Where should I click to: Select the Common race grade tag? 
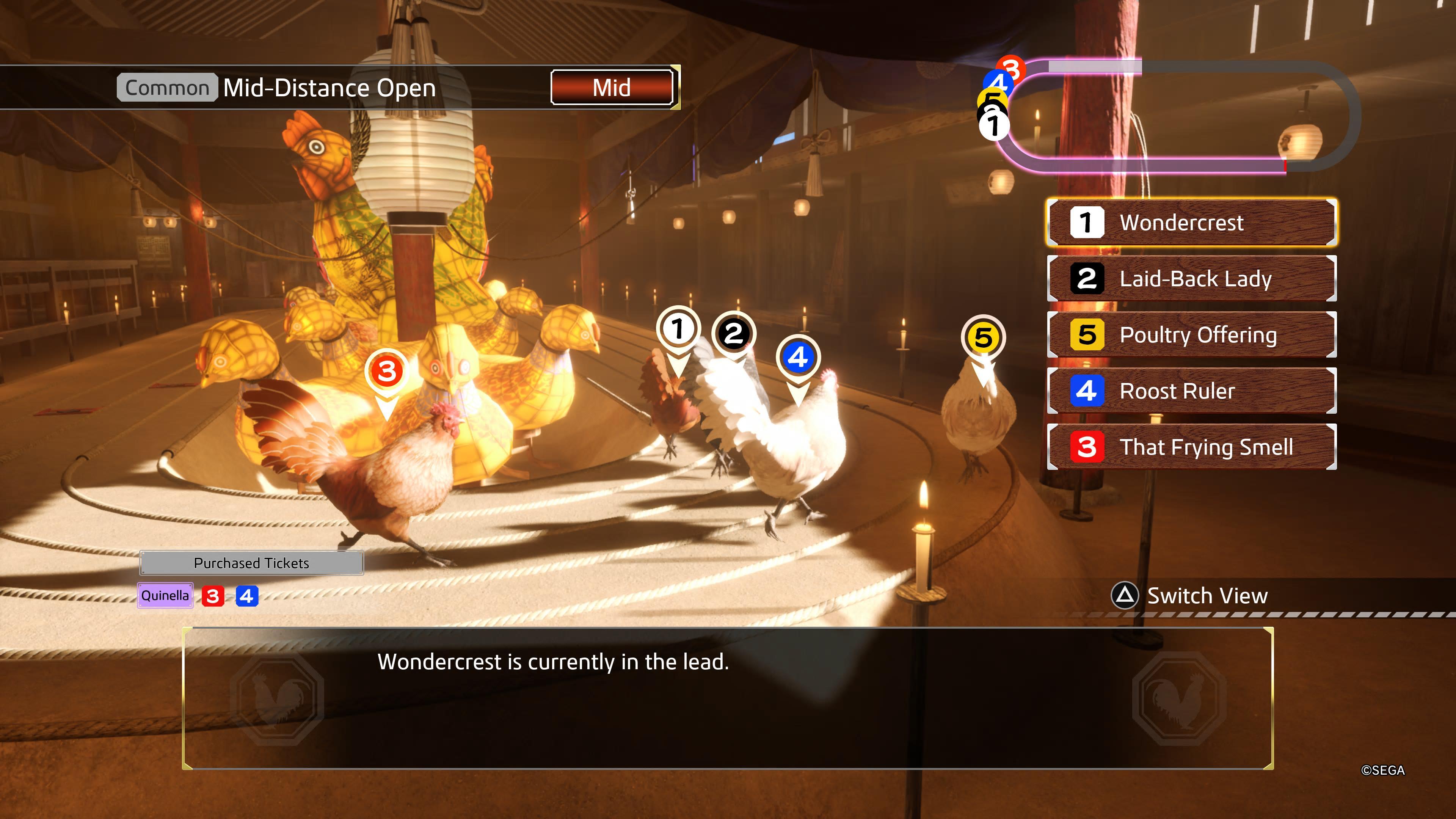click(167, 88)
